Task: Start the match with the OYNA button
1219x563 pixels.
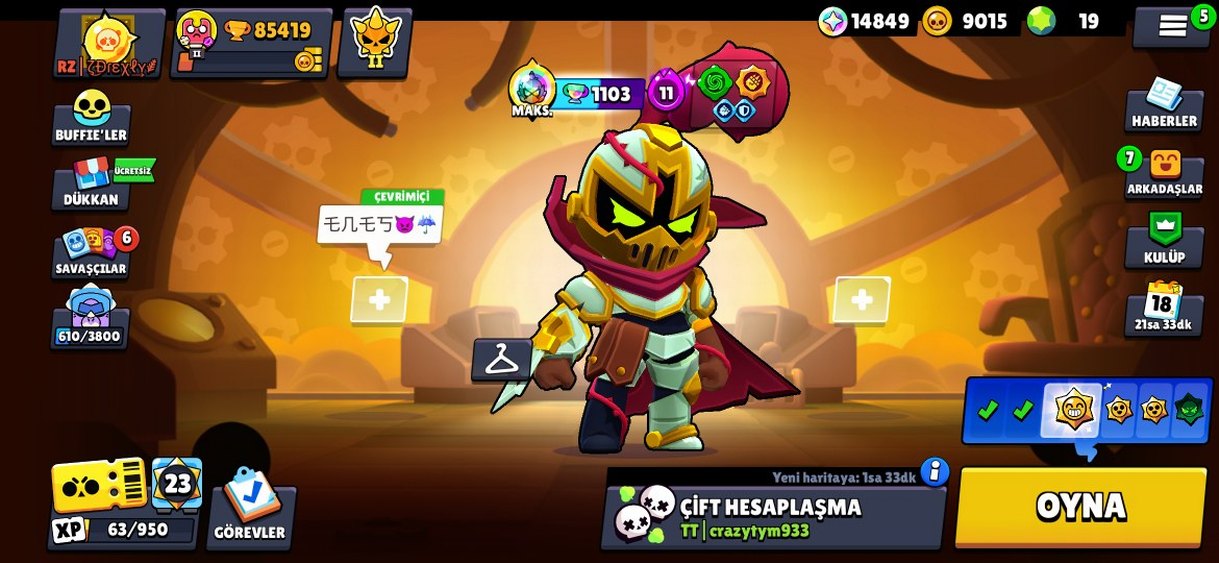Action: pyautogui.click(x=1081, y=507)
